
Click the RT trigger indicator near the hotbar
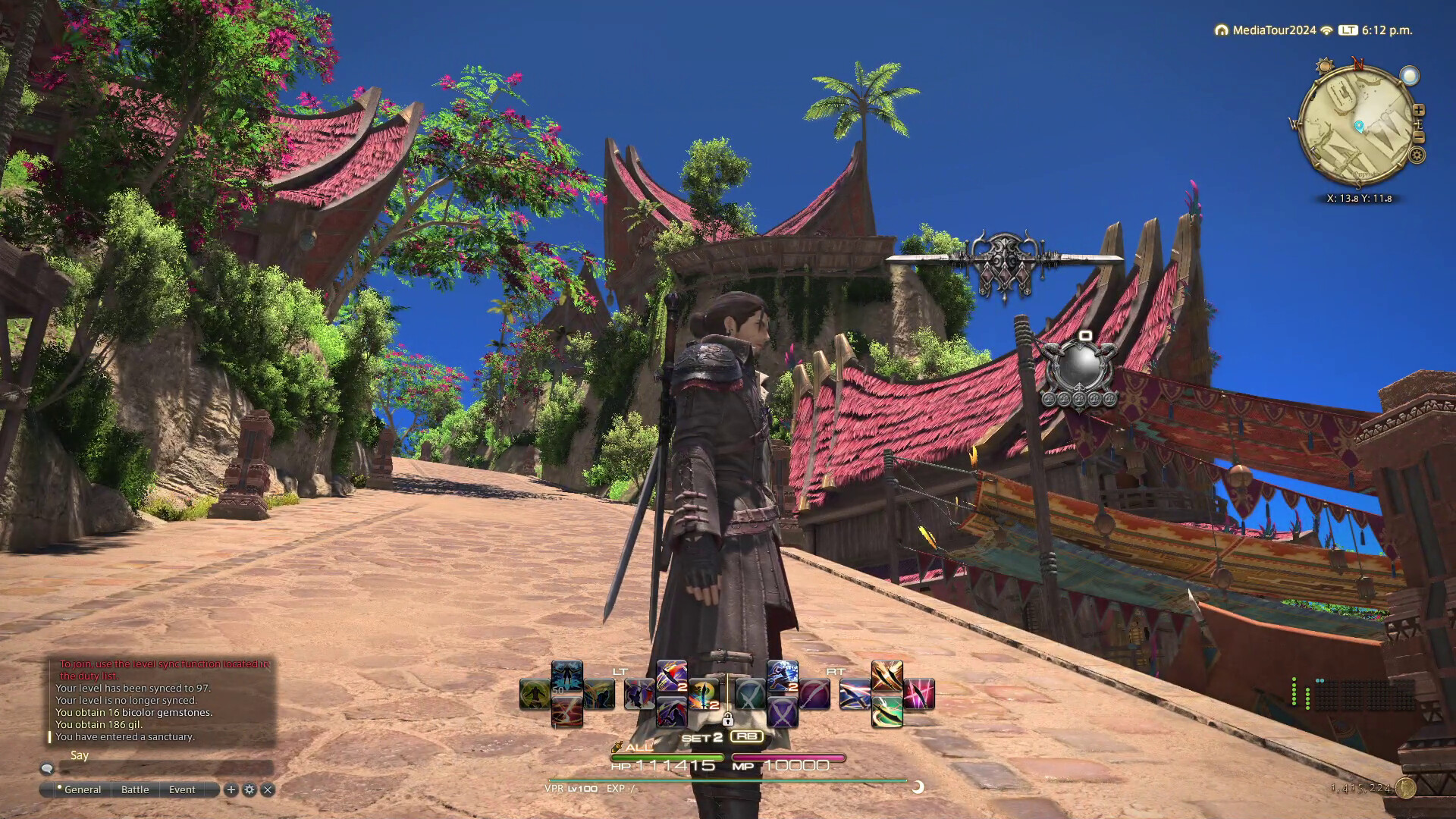[834, 673]
